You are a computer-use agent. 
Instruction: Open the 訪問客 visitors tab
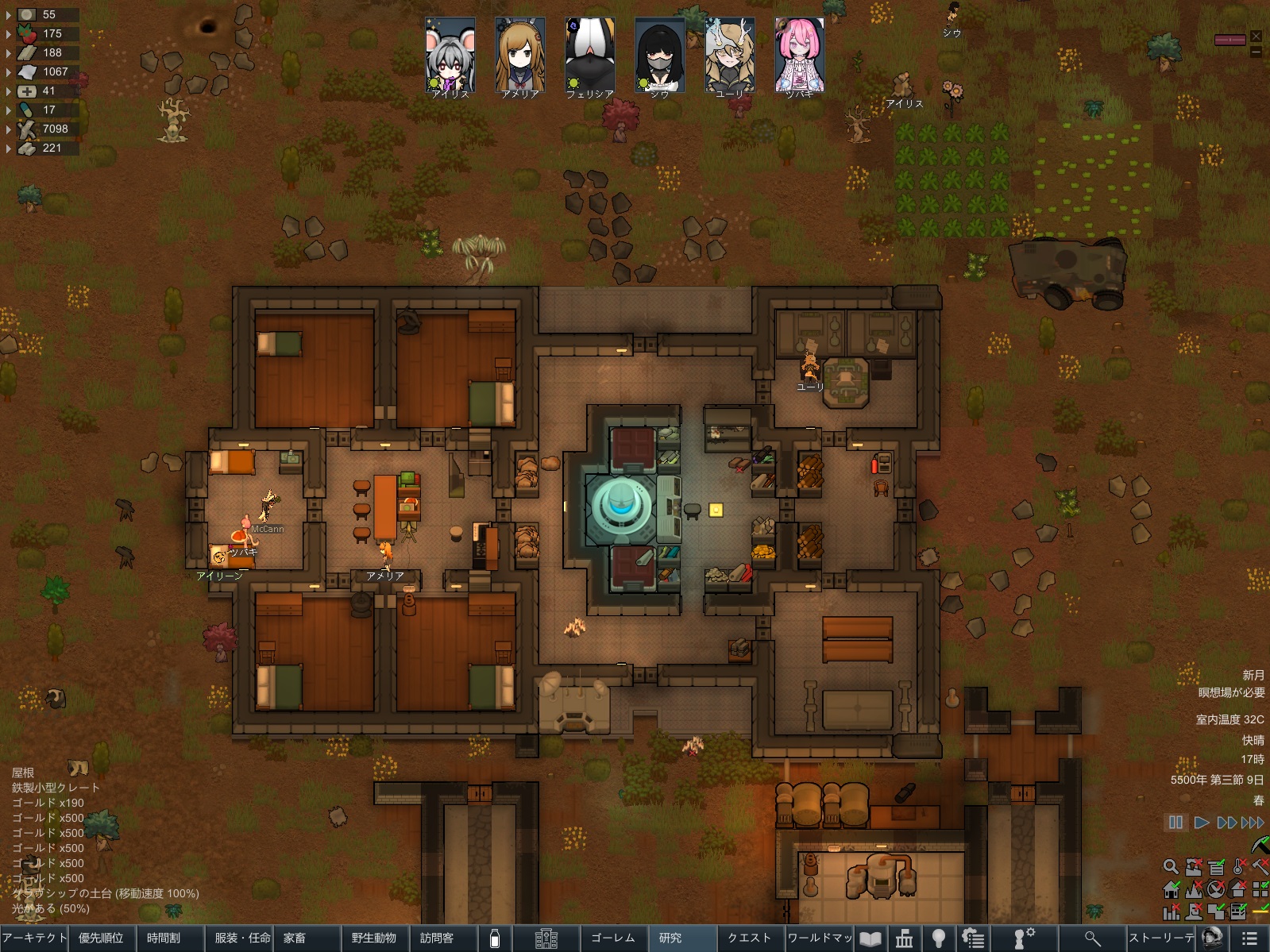[437, 938]
